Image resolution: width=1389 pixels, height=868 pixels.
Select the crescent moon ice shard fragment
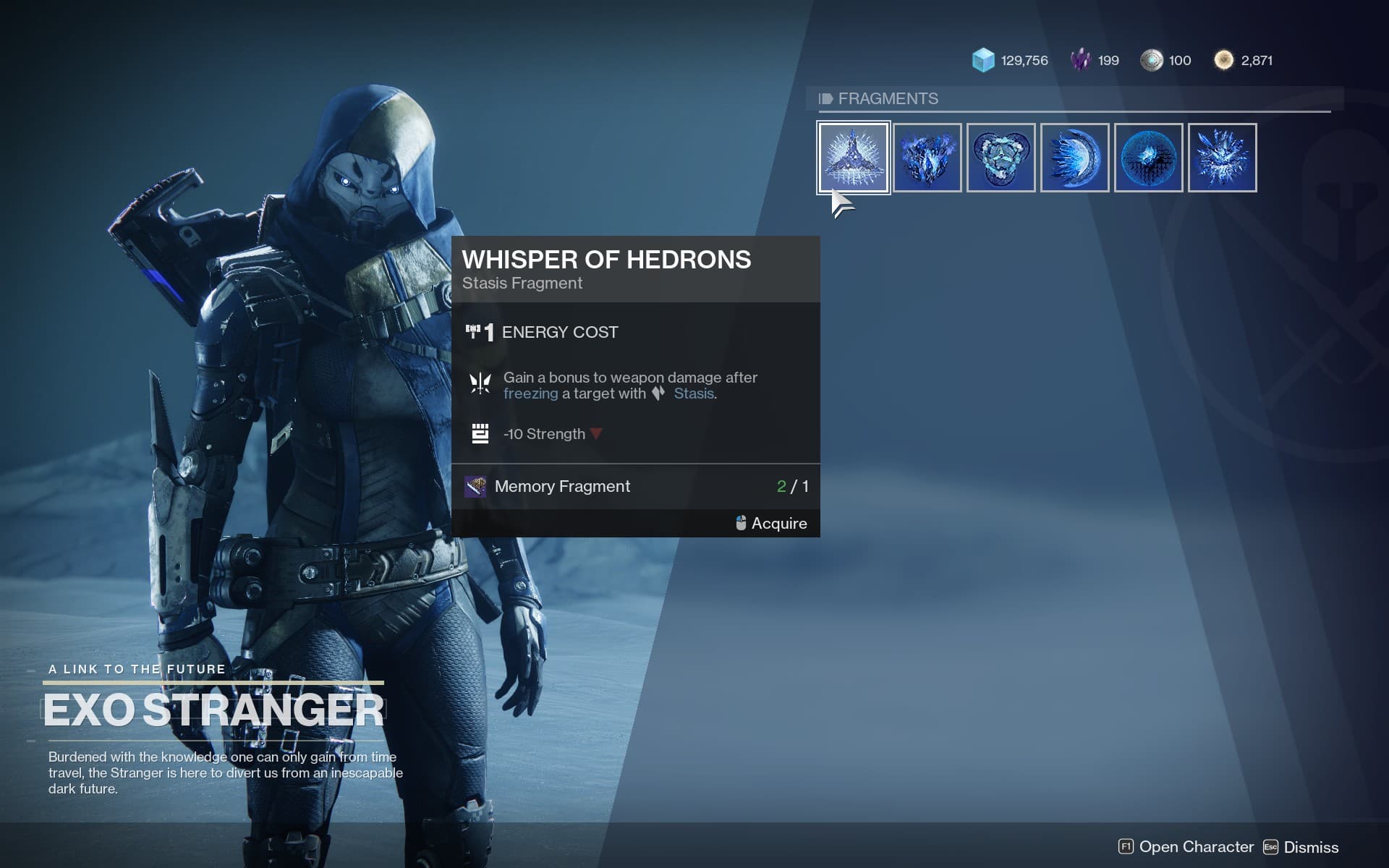tap(1075, 158)
